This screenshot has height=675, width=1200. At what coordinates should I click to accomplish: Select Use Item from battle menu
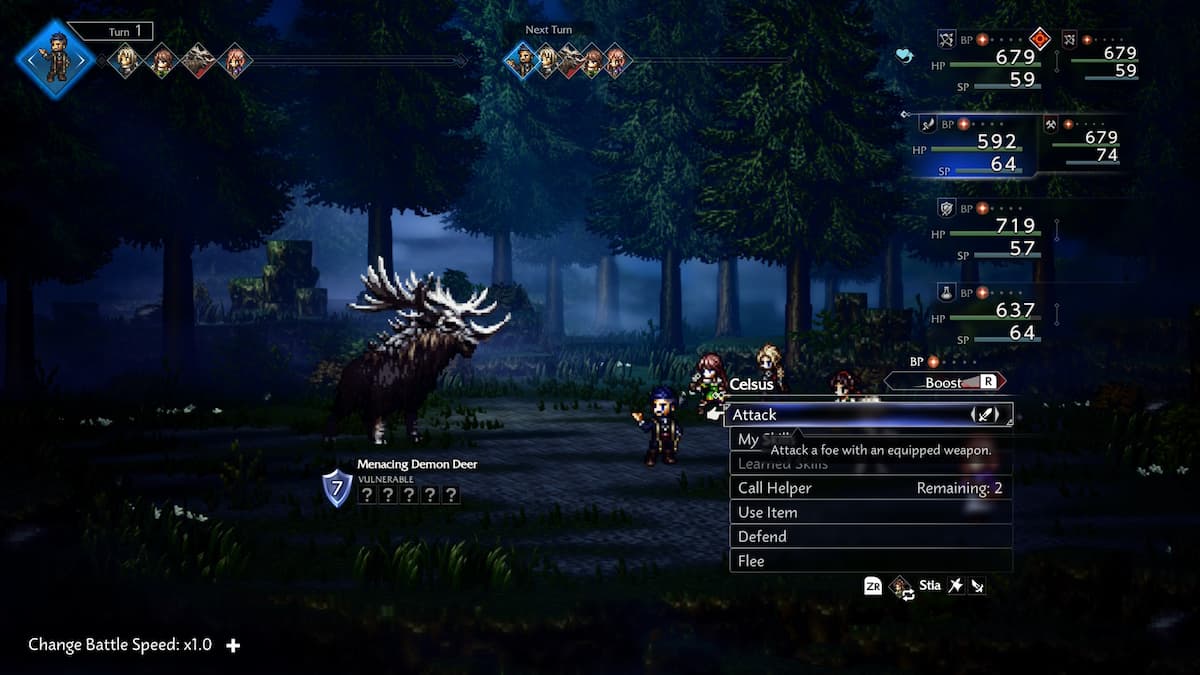[x=868, y=512]
